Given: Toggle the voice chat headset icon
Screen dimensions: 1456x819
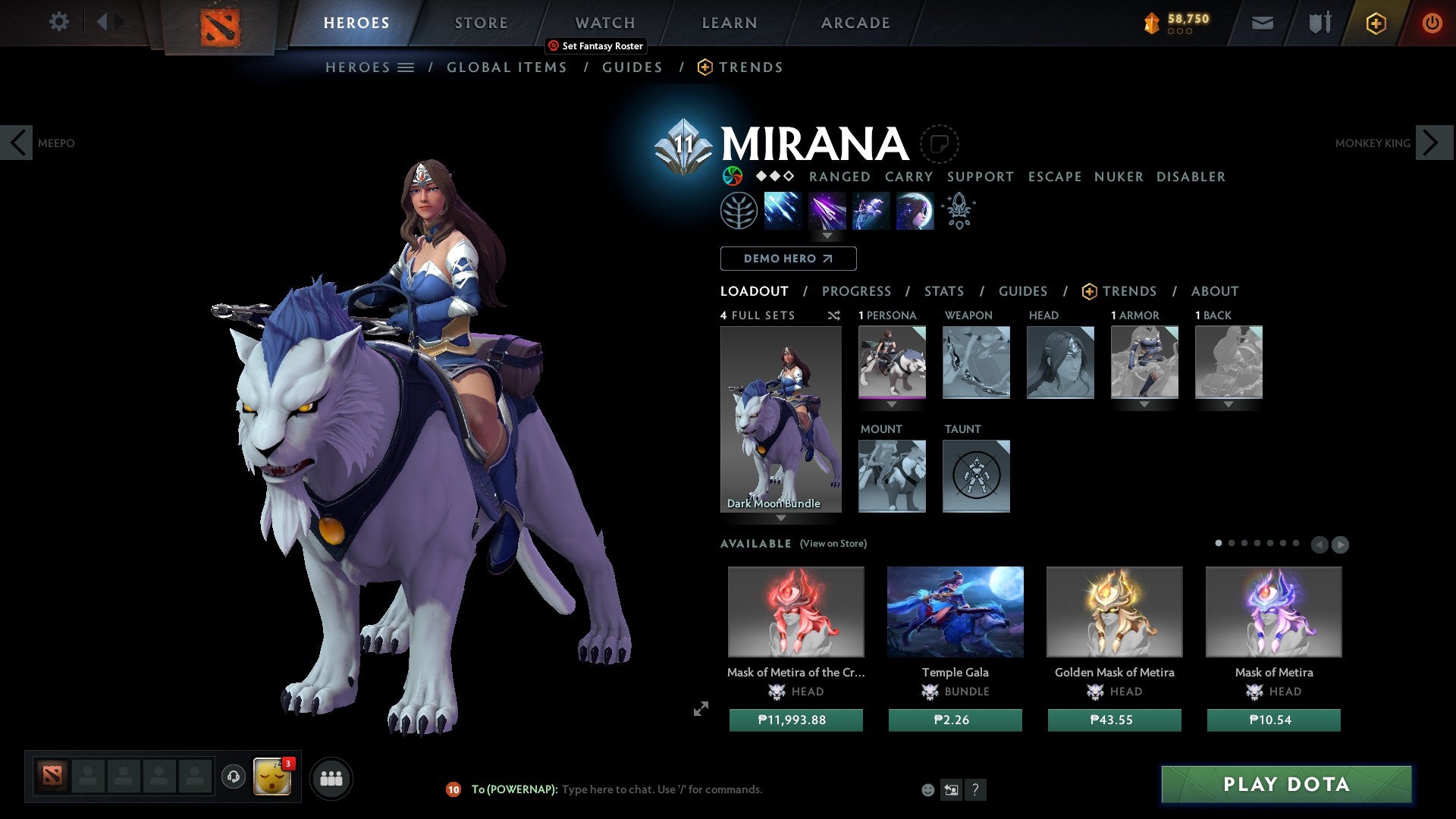Looking at the screenshot, I should click(233, 777).
